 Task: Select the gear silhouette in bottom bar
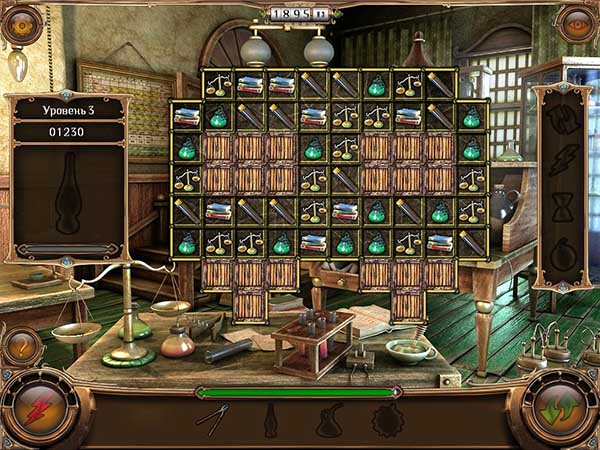[x=385, y=419]
